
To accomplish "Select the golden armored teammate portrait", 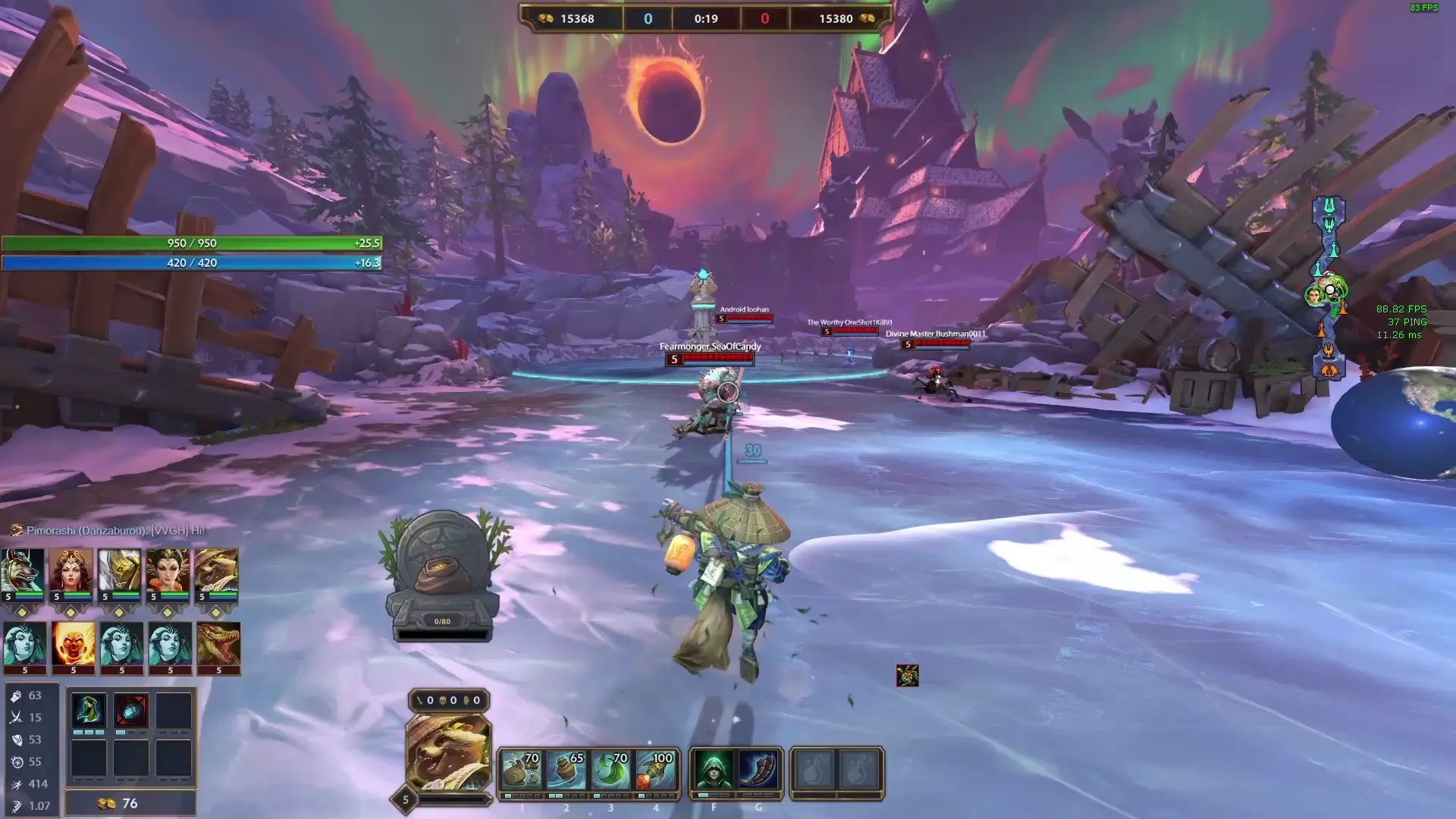I will [x=119, y=570].
